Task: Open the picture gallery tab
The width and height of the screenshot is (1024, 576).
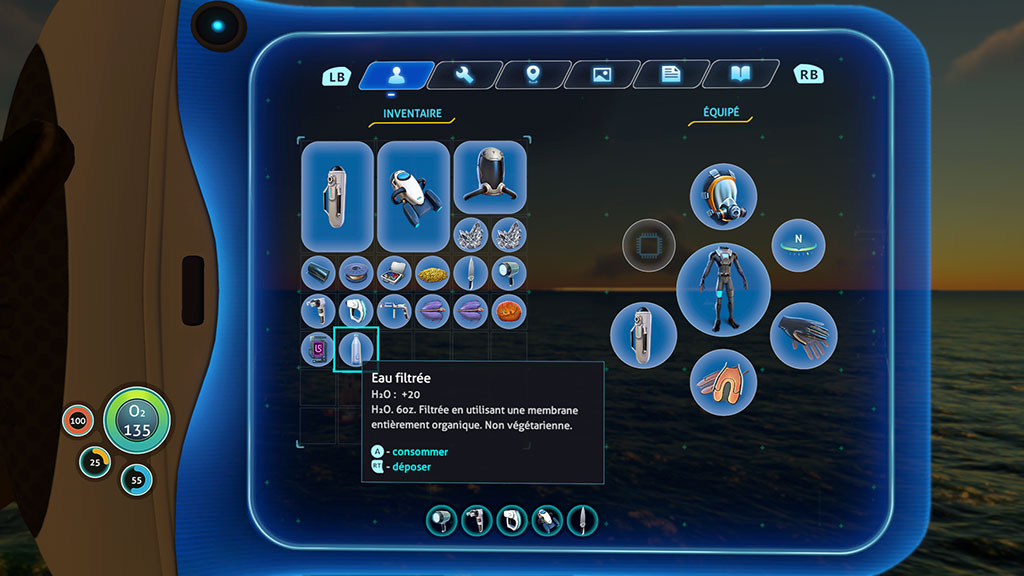Action: pos(602,75)
